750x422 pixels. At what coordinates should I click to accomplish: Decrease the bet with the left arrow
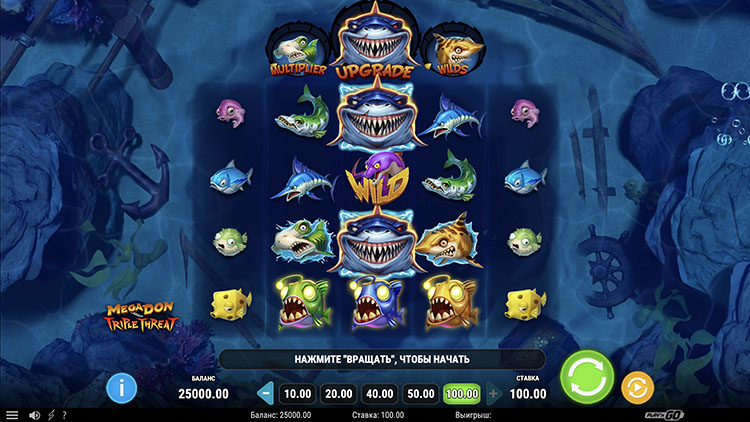point(266,393)
